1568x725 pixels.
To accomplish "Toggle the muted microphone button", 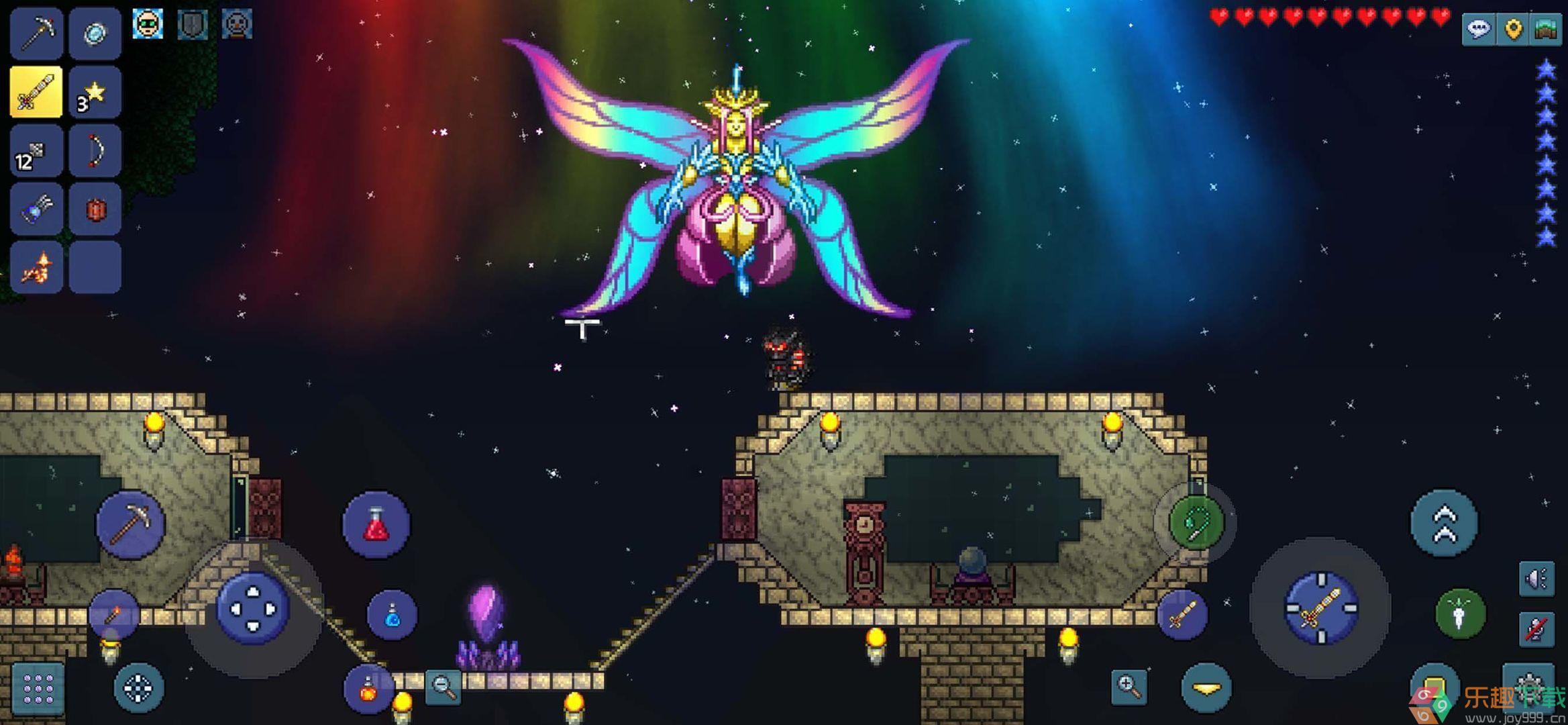I will click(1536, 629).
